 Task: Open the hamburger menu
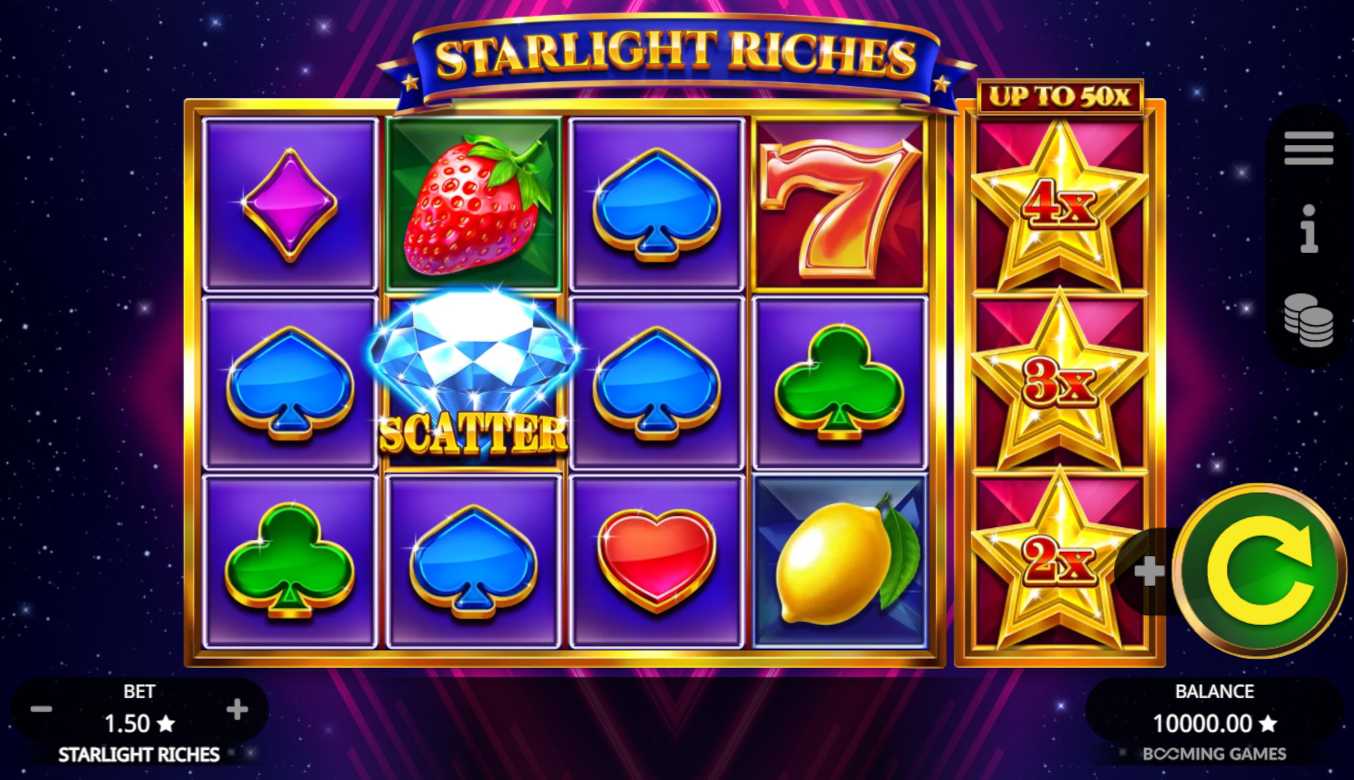pos(1308,148)
